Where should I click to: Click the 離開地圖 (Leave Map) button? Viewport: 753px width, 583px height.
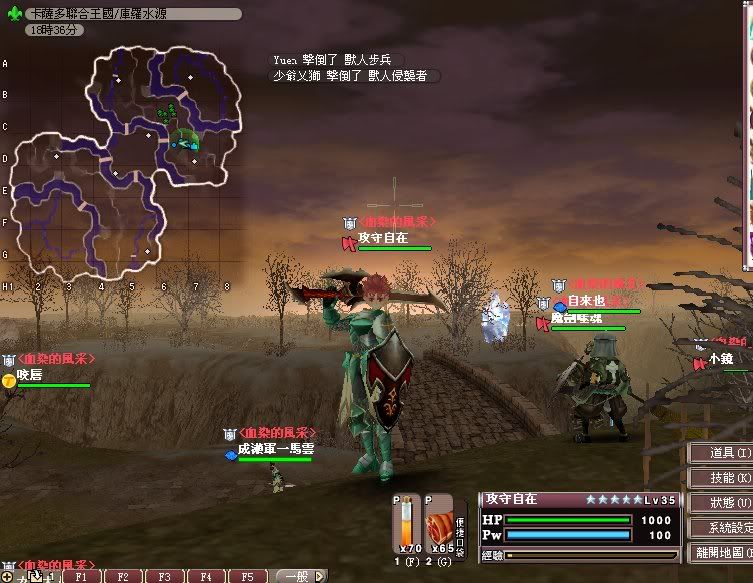coord(721,552)
